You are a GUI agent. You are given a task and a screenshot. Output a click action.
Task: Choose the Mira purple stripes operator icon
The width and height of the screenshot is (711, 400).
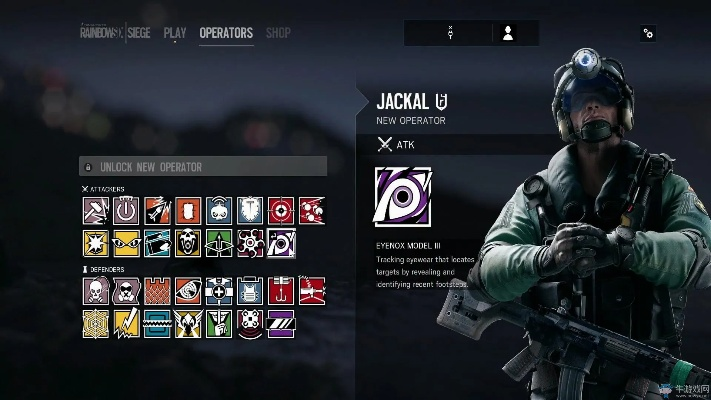pos(281,322)
